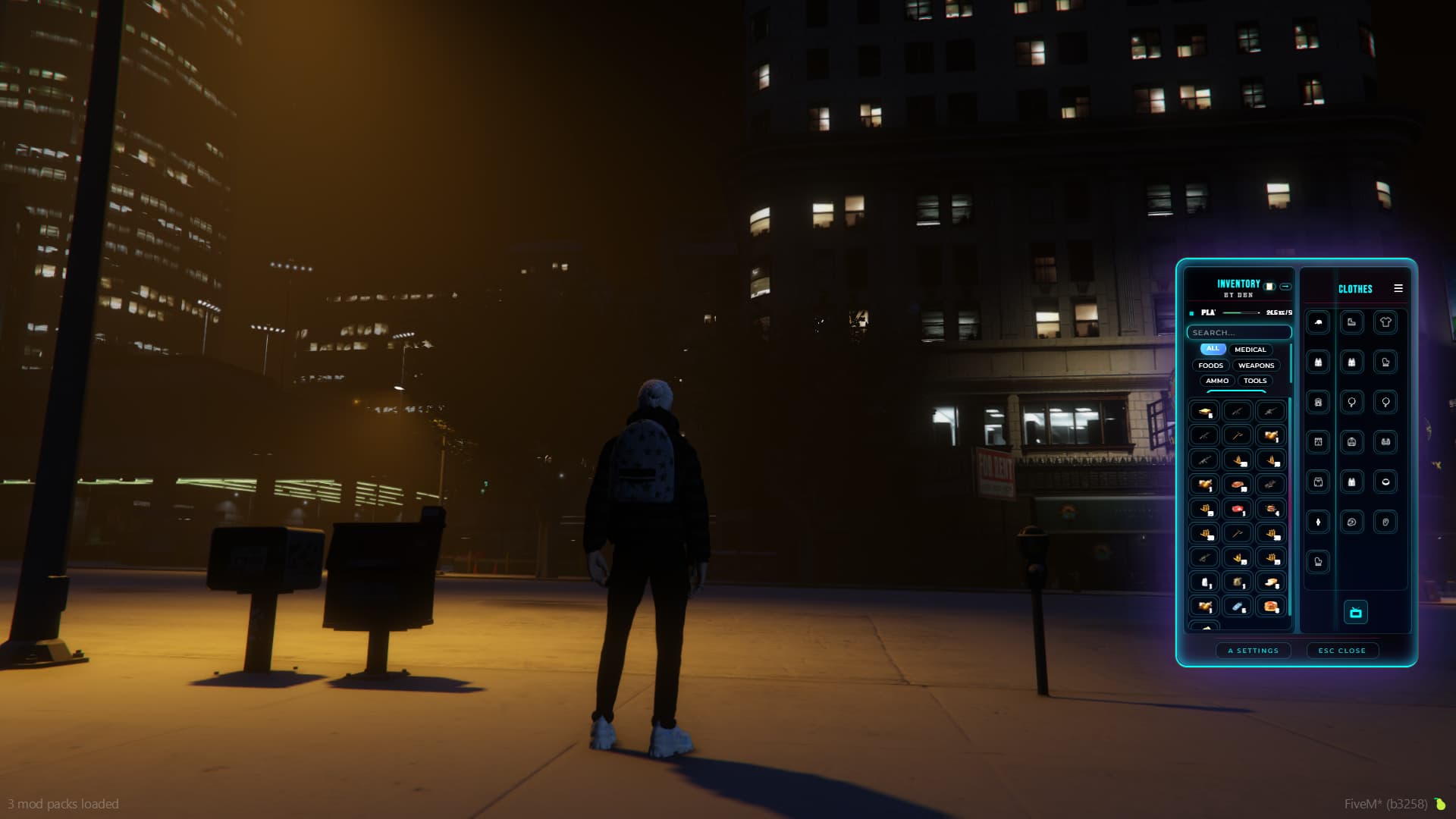Click the earring accessory slot
This screenshot has height=819, width=1456.
pyautogui.click(x=1351, y=403)
